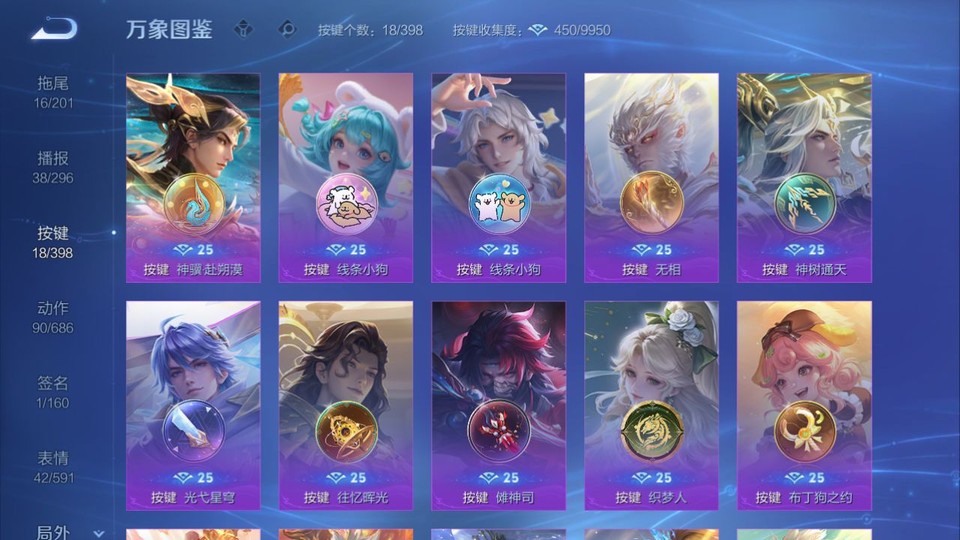Open the 签名 category tab
Viewport: 960px width, 540px height.
pos(53,391)
